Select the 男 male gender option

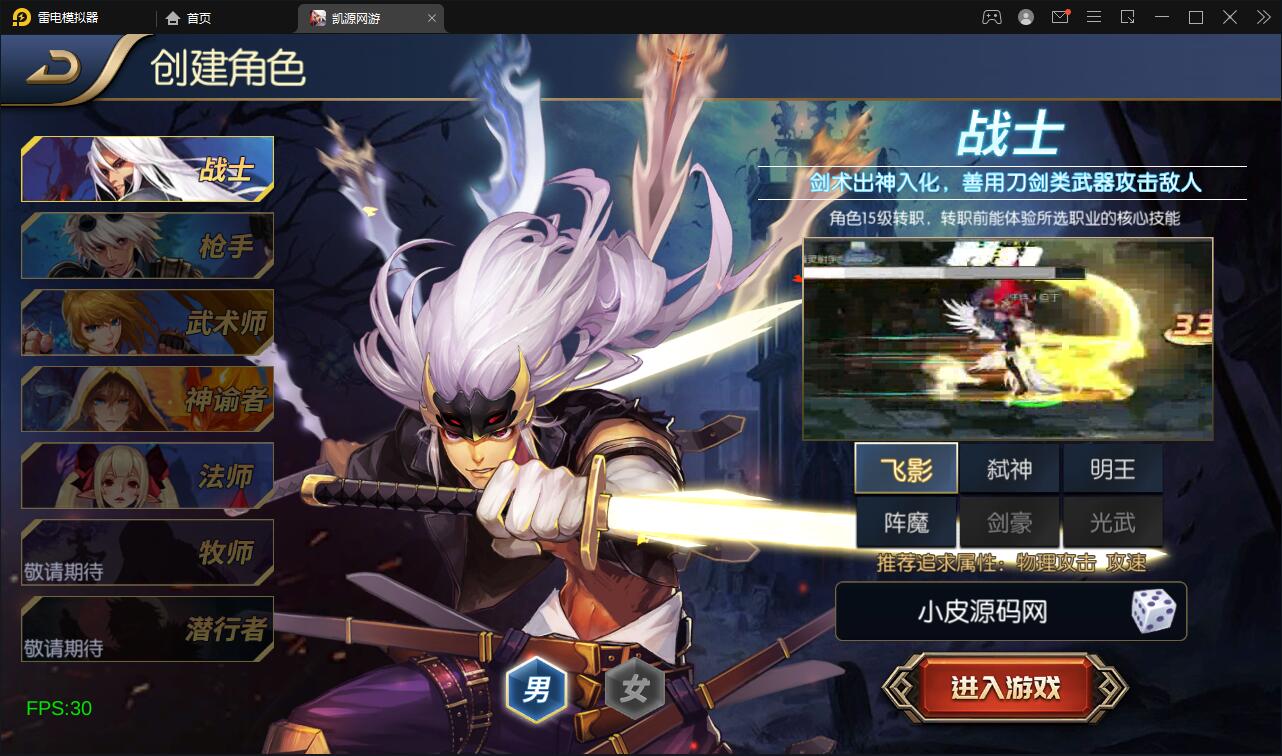click(536, 688)
